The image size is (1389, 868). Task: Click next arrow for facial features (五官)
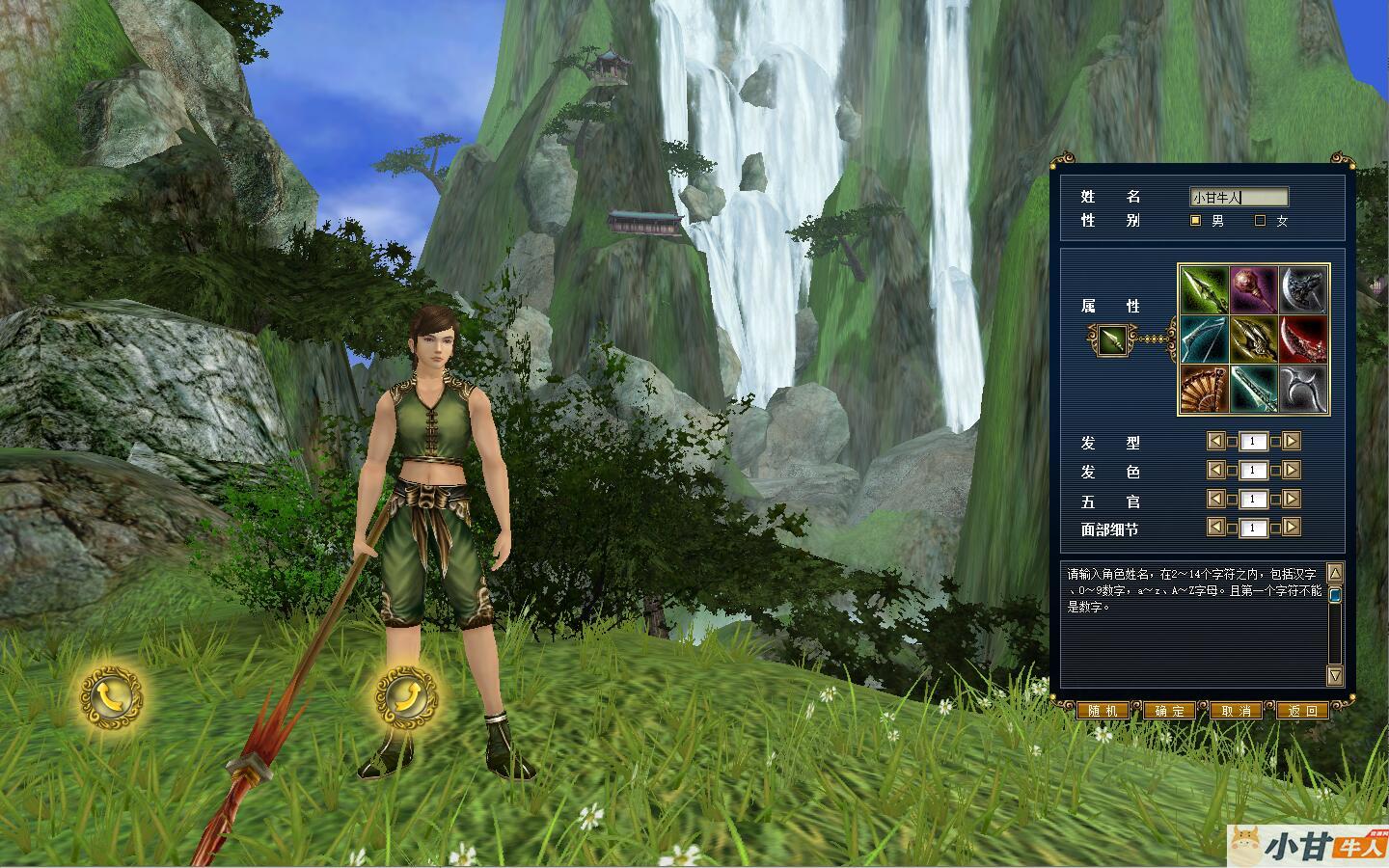1292,500
